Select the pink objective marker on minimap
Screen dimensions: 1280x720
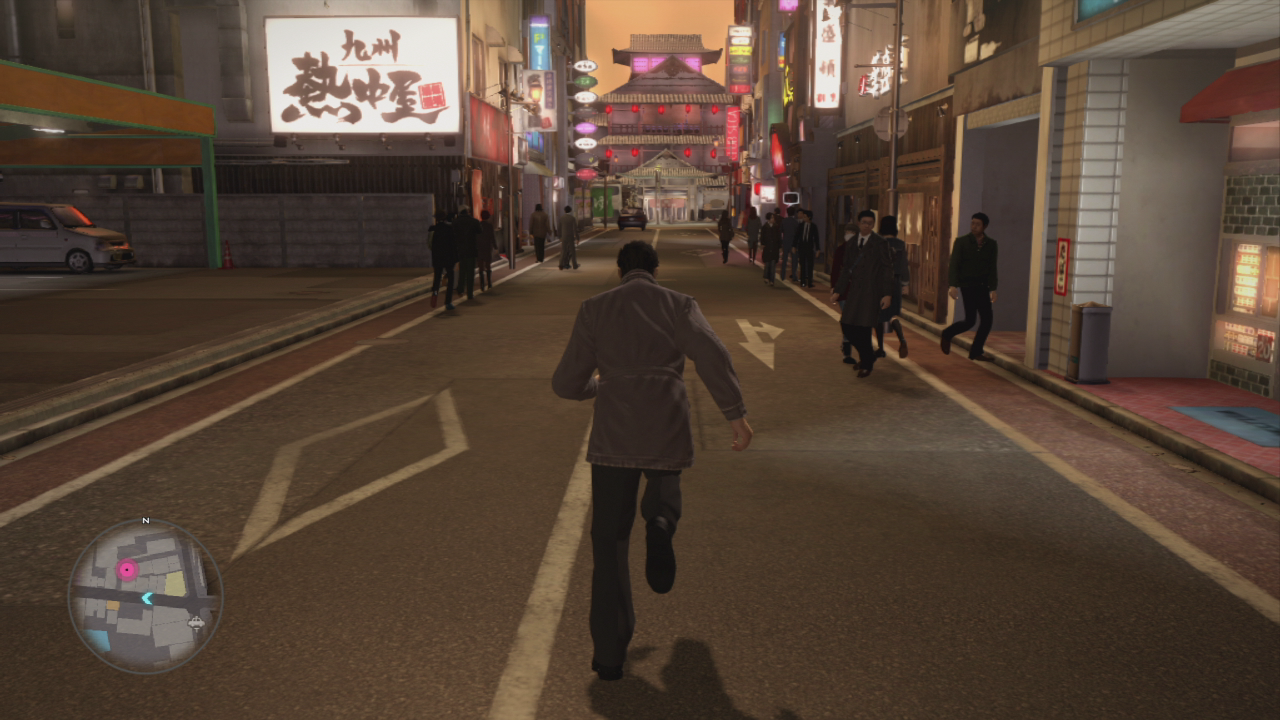click(127, 570)
